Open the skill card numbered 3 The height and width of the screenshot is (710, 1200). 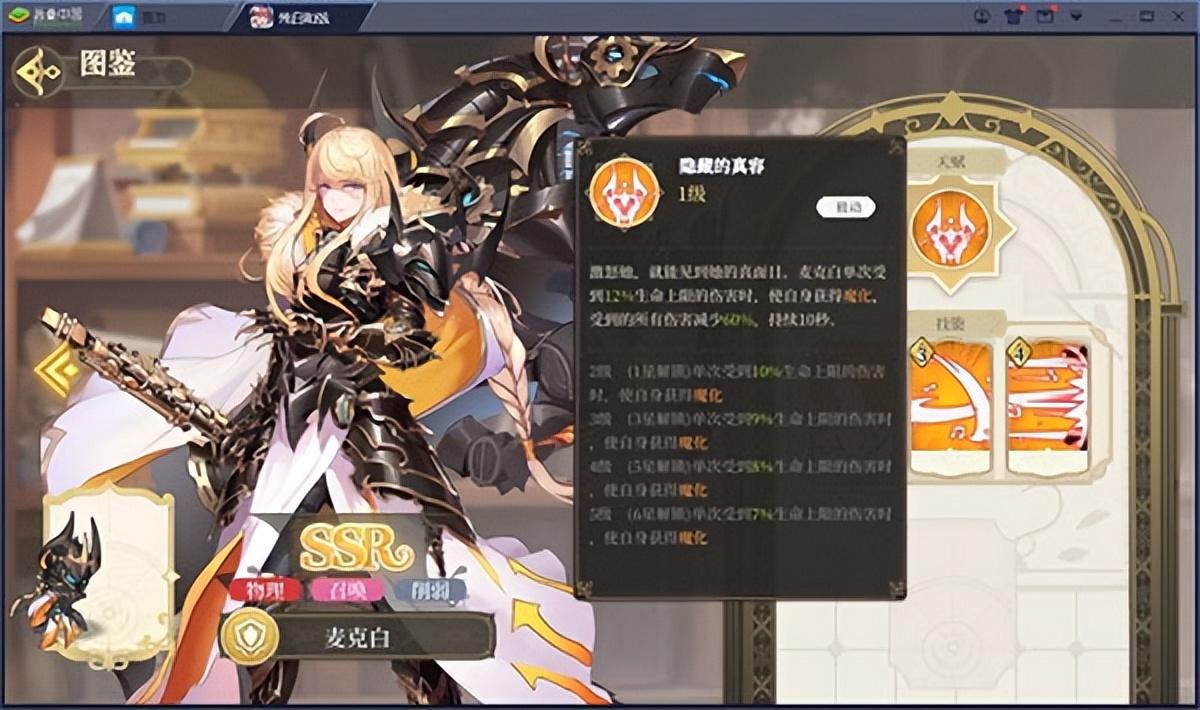[x=950, y=406]
